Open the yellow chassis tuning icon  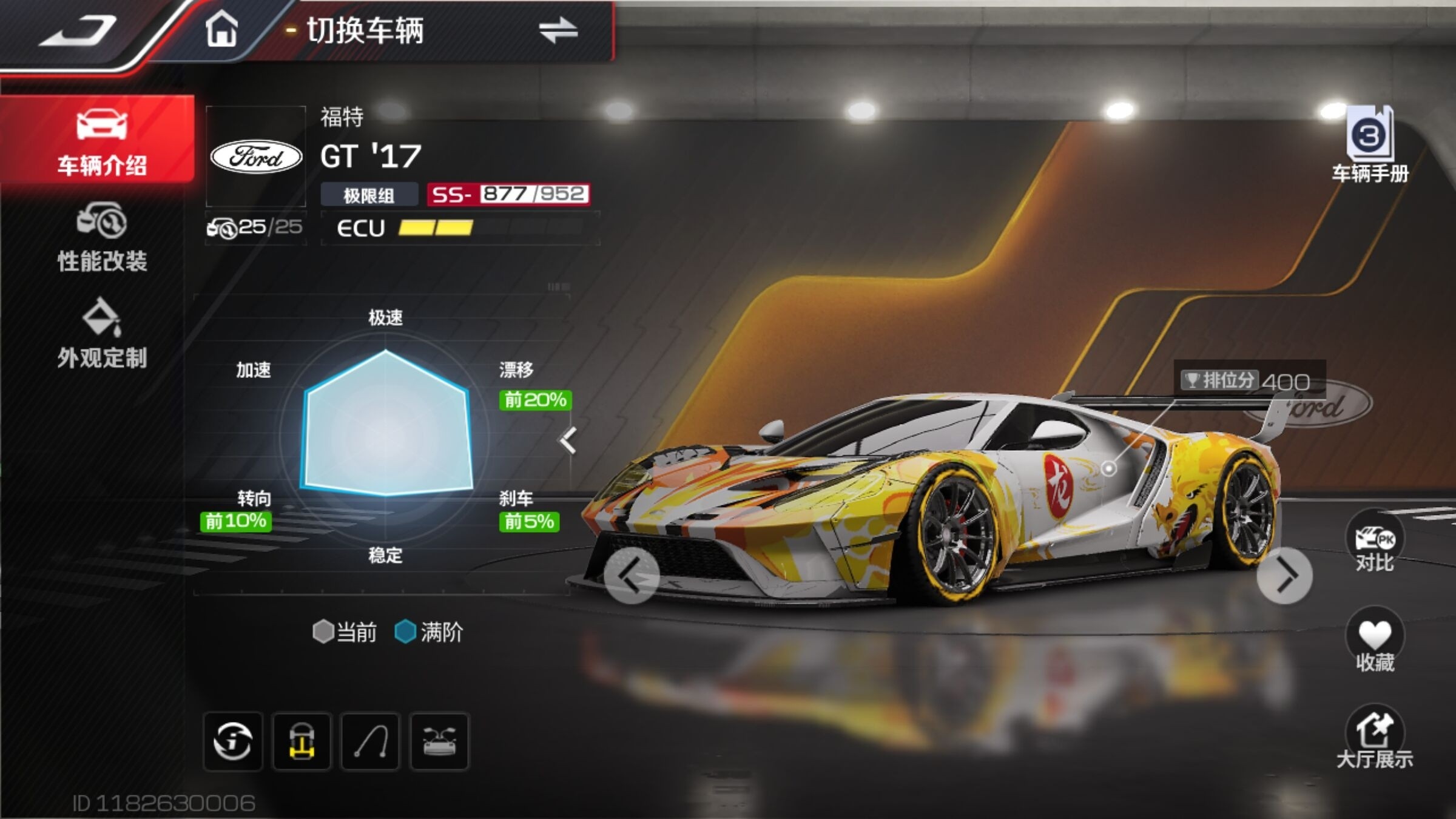(x=302, y=741)
